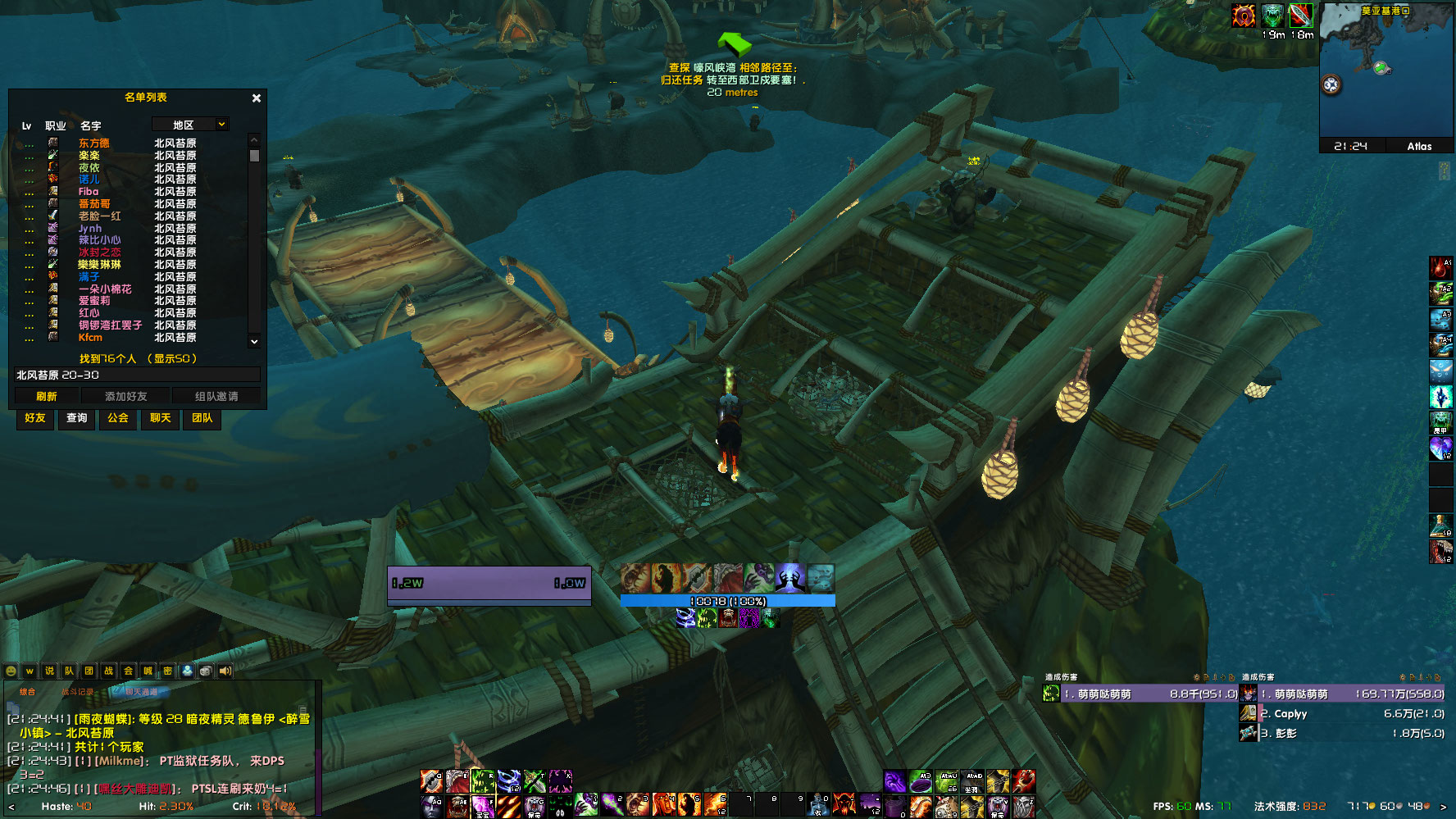
Task: Toggle the 密 whisper channel button
Action: (168, 671)
